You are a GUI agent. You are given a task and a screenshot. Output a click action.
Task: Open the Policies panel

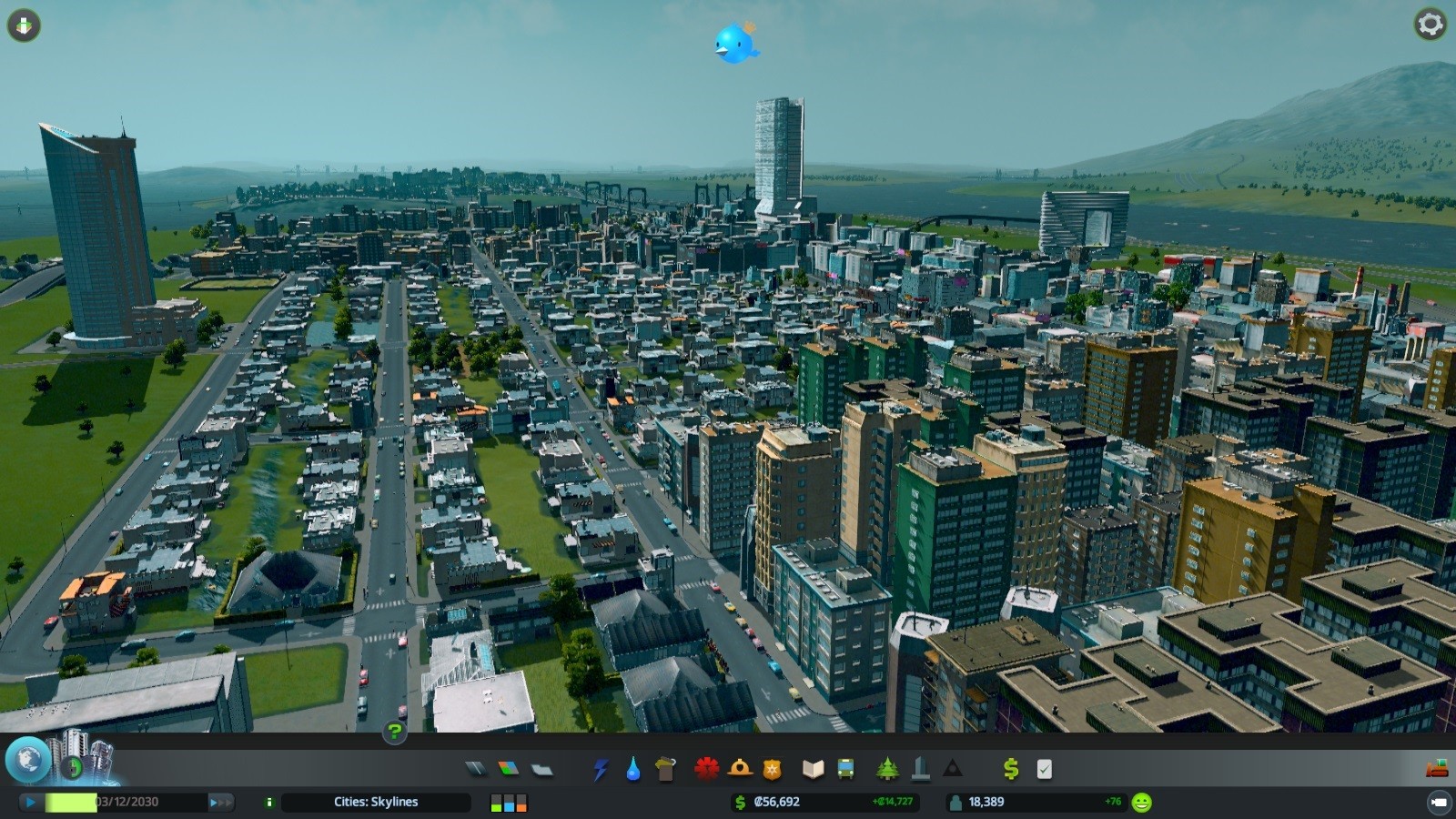[x=1045, y=769]
